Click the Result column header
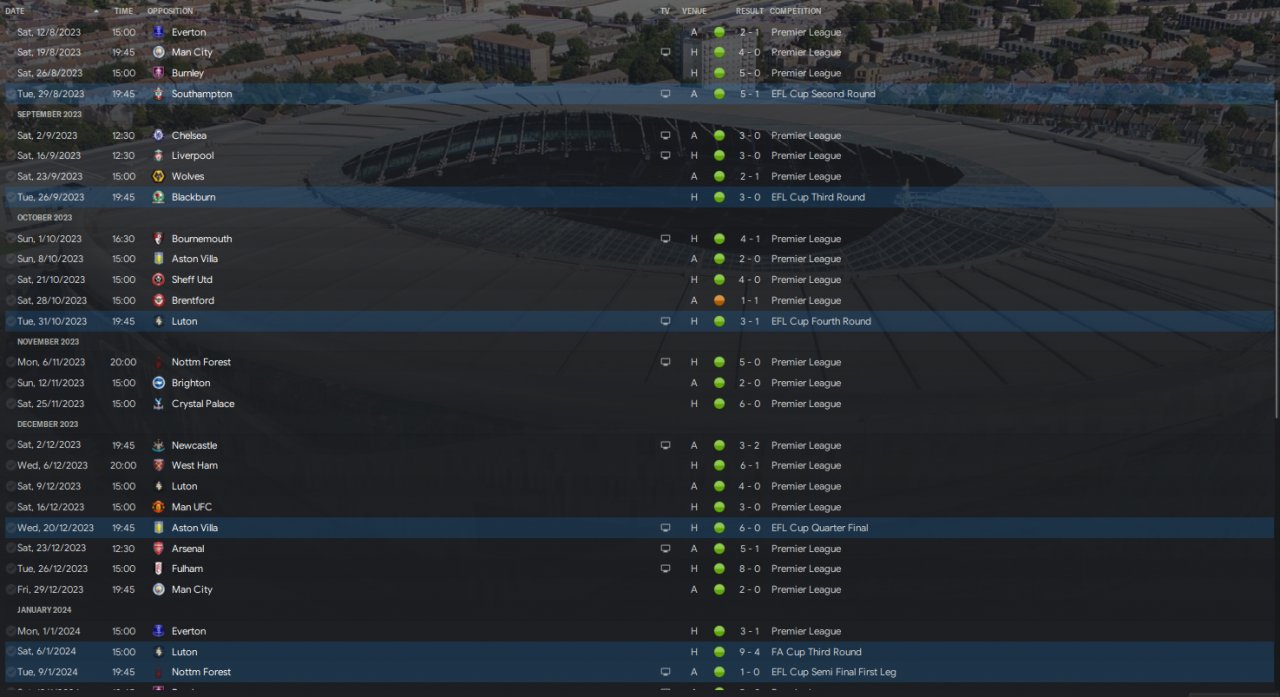The image size is (1280, 697). point(749,11)
